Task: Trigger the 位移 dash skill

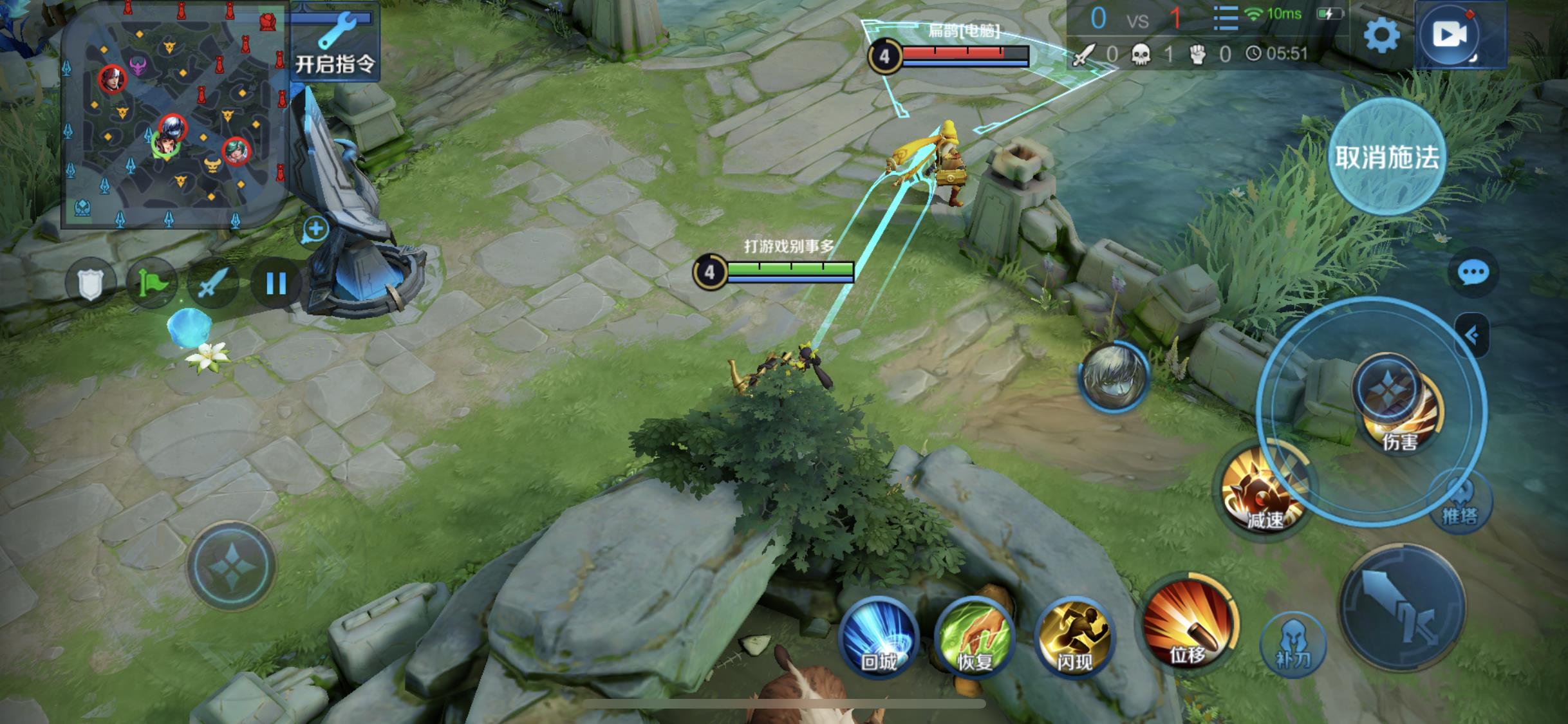Action: point(1188,626)
